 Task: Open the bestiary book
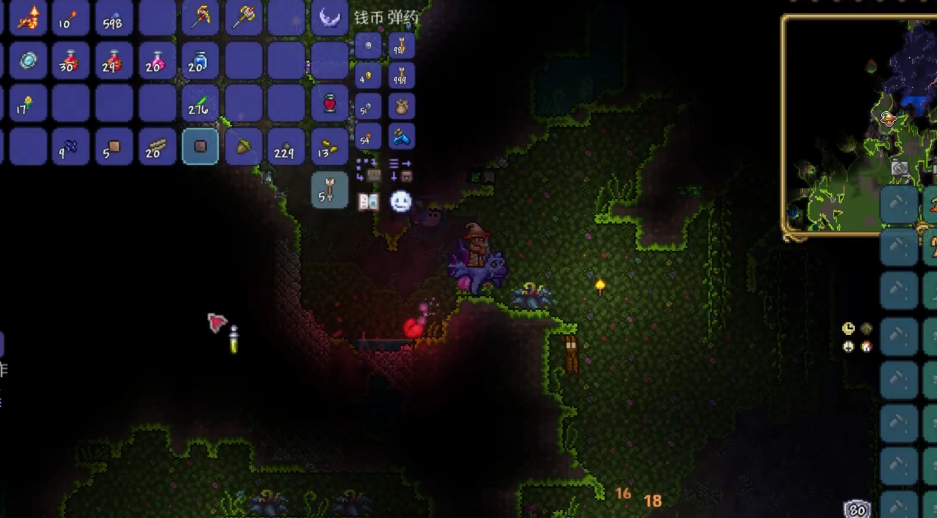tap(368, 202)
